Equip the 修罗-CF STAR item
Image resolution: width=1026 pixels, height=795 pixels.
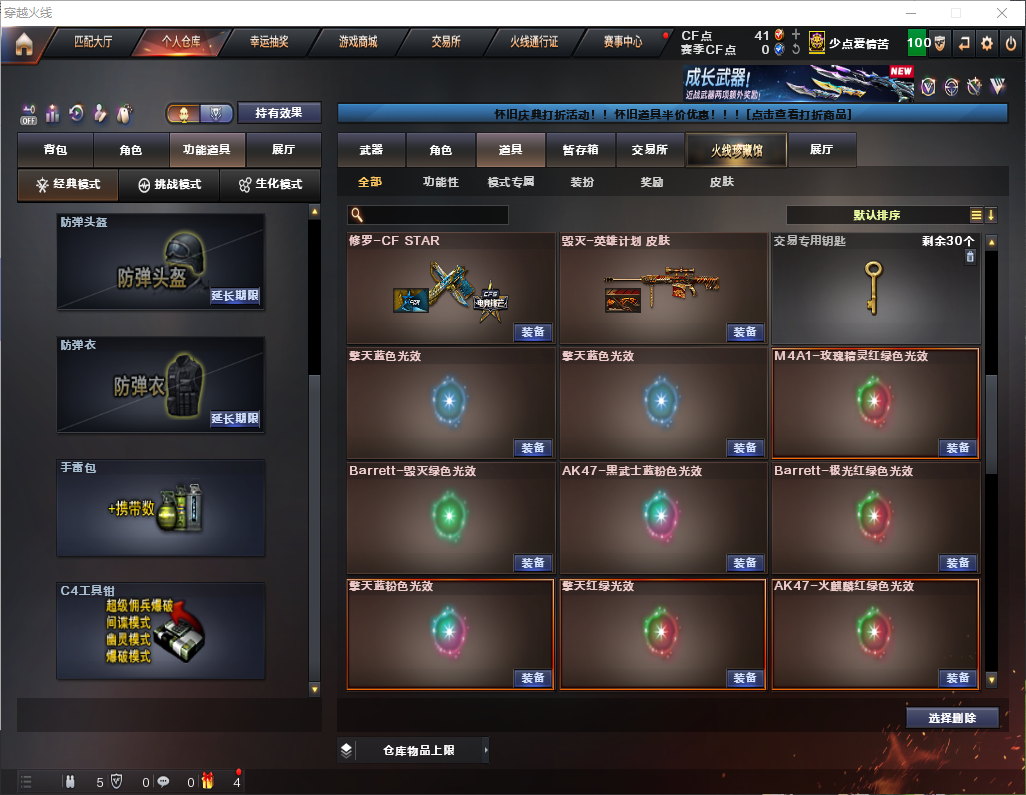coord(533,332)
